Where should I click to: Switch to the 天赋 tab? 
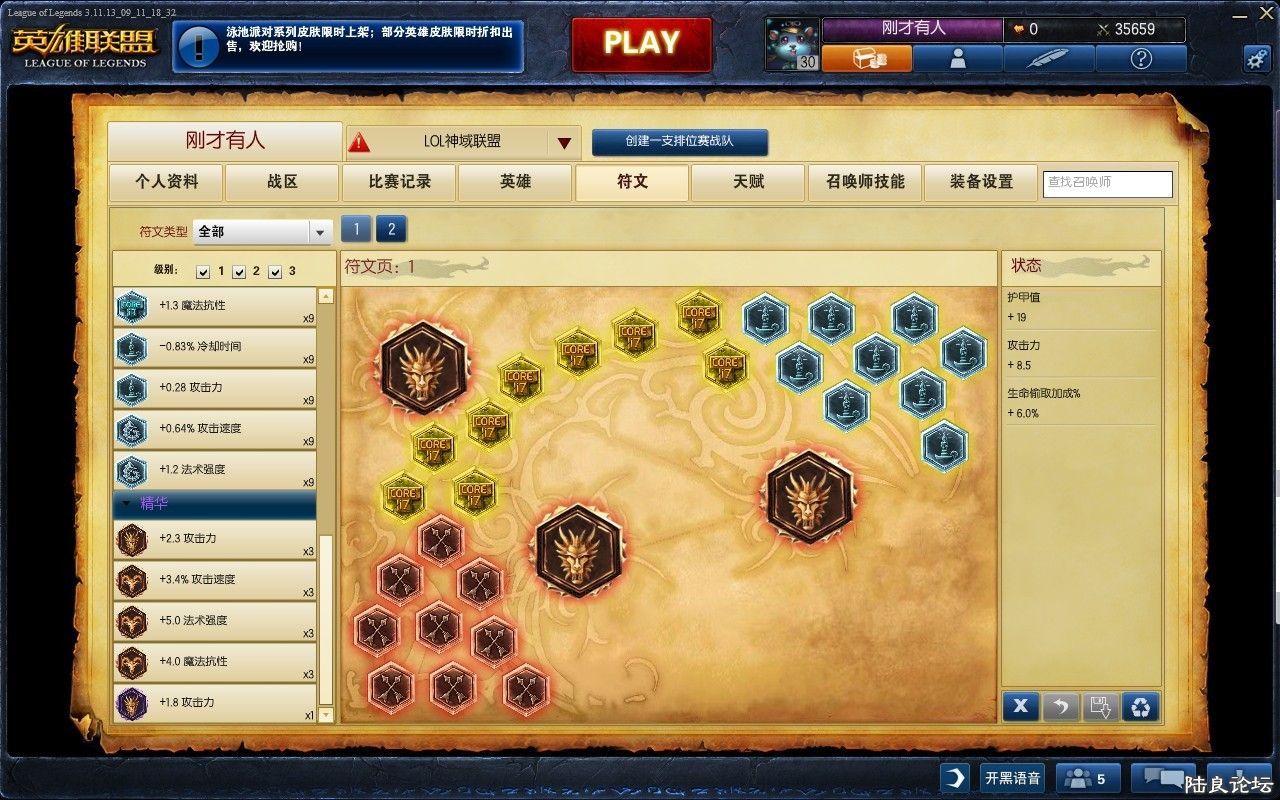pyautogui.click(x=747, y=183)
